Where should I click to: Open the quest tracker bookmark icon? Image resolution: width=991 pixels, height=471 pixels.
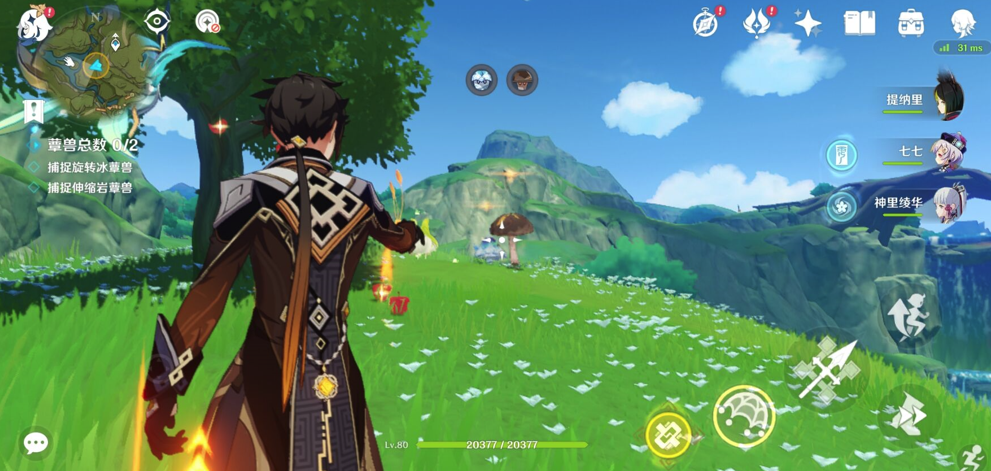(34, 110)
